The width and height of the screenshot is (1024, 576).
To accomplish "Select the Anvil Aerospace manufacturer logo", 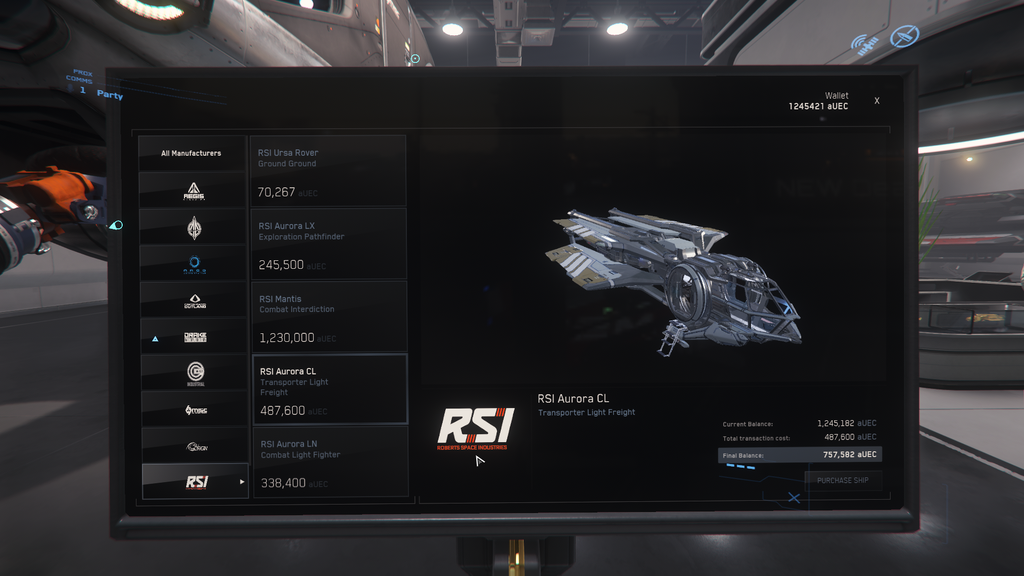I will [x=194, y=227].
